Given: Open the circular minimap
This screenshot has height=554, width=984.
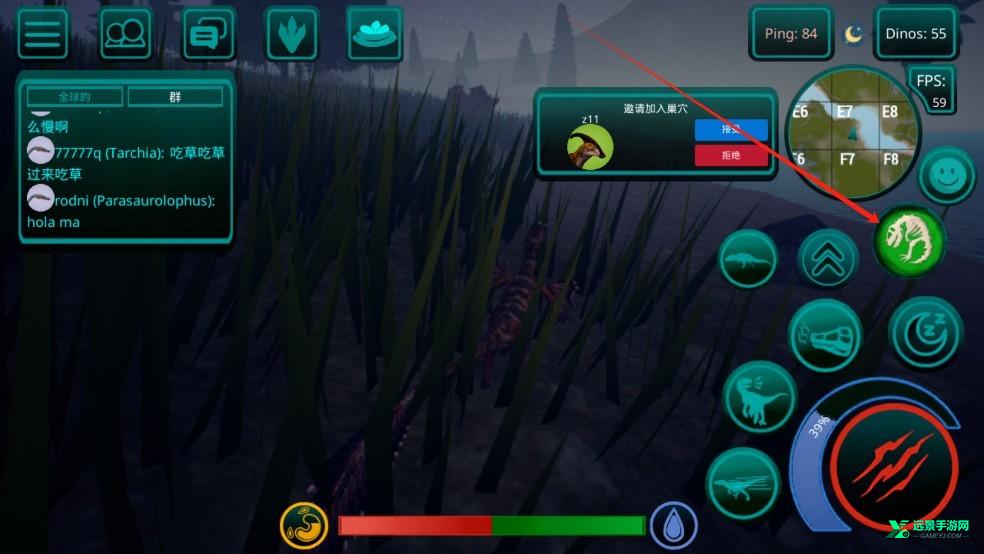Looking at the screenshot, I should pos(851,133).
